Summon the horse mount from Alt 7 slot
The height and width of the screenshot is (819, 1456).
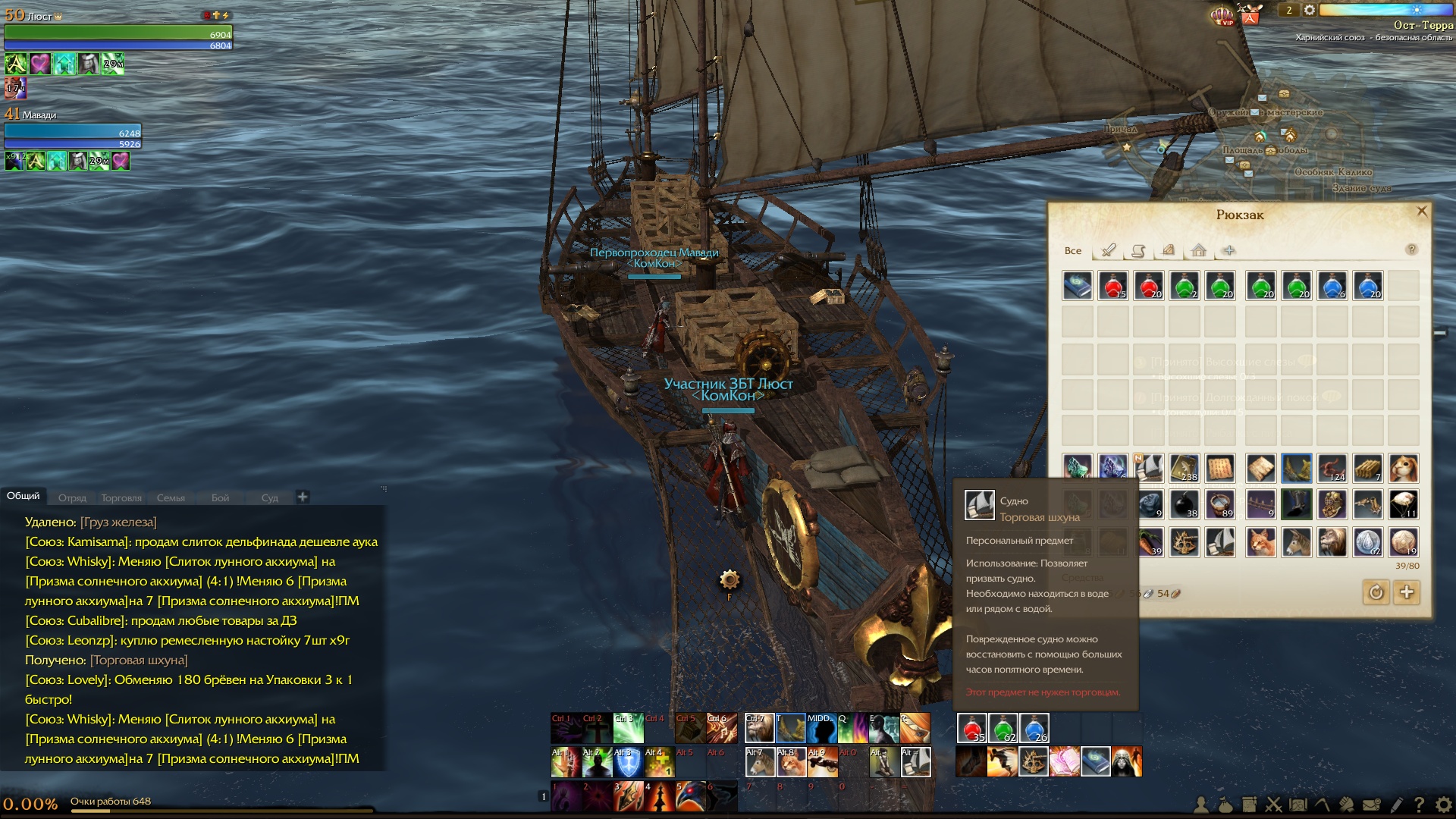point(760,762)
